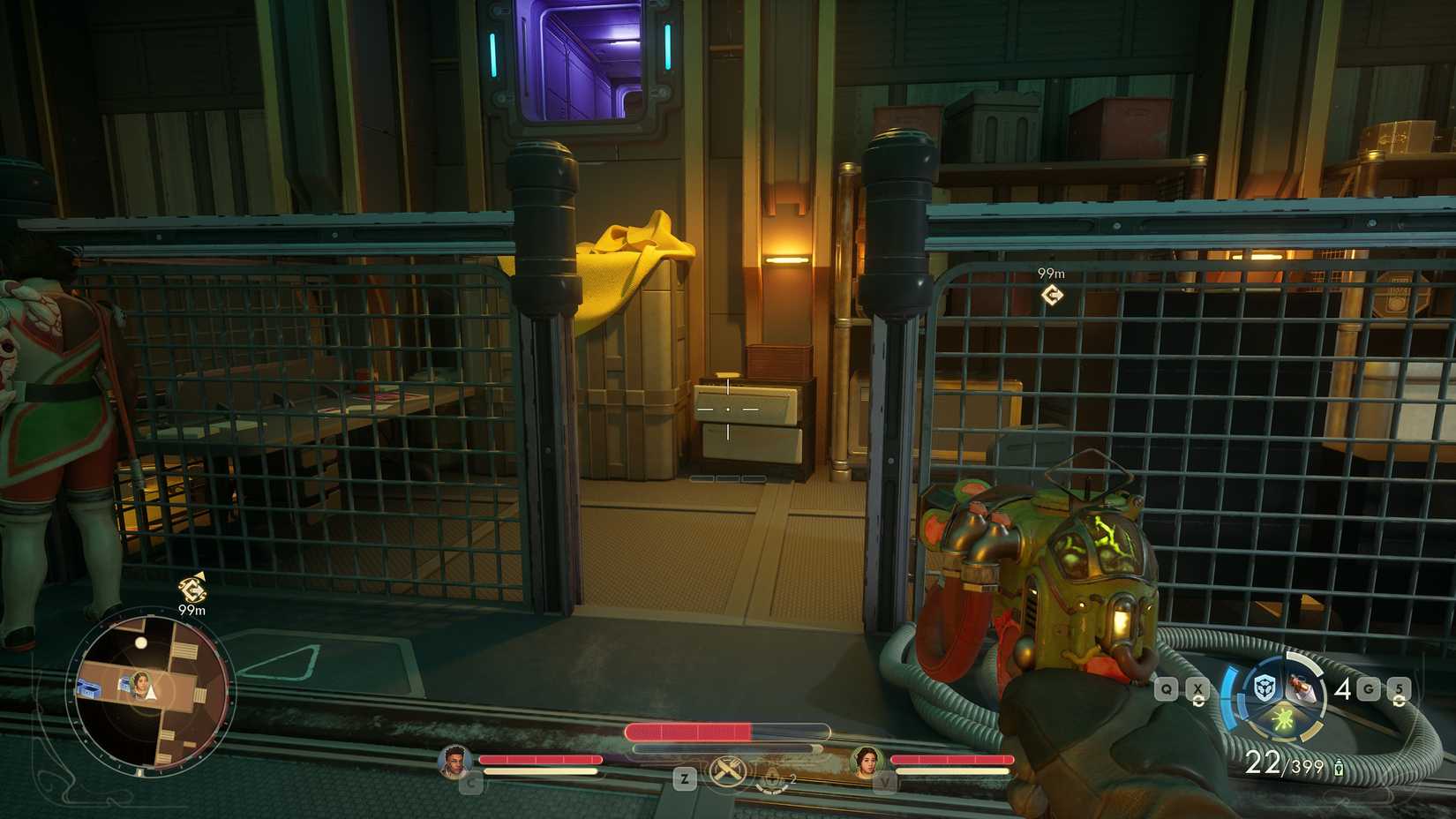Select the pistol image on the weapon wheel

(1302, 688)
